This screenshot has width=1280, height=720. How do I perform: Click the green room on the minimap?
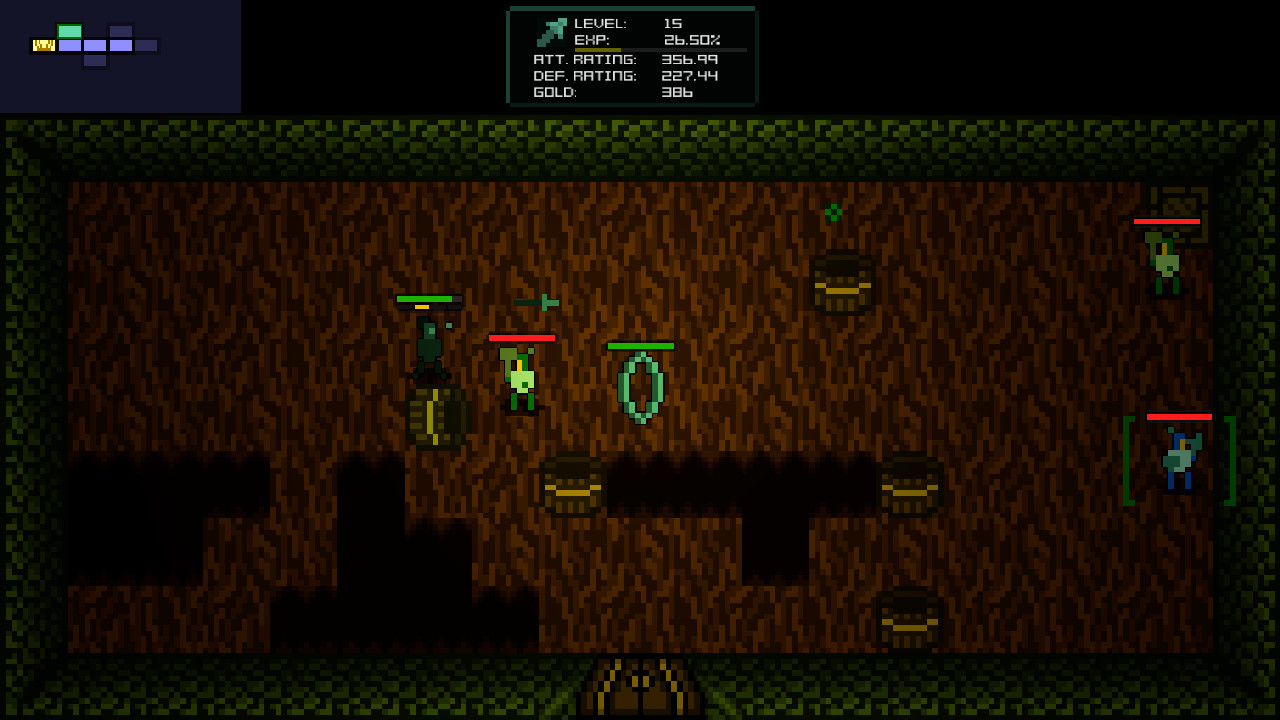(x=68, y=30)
